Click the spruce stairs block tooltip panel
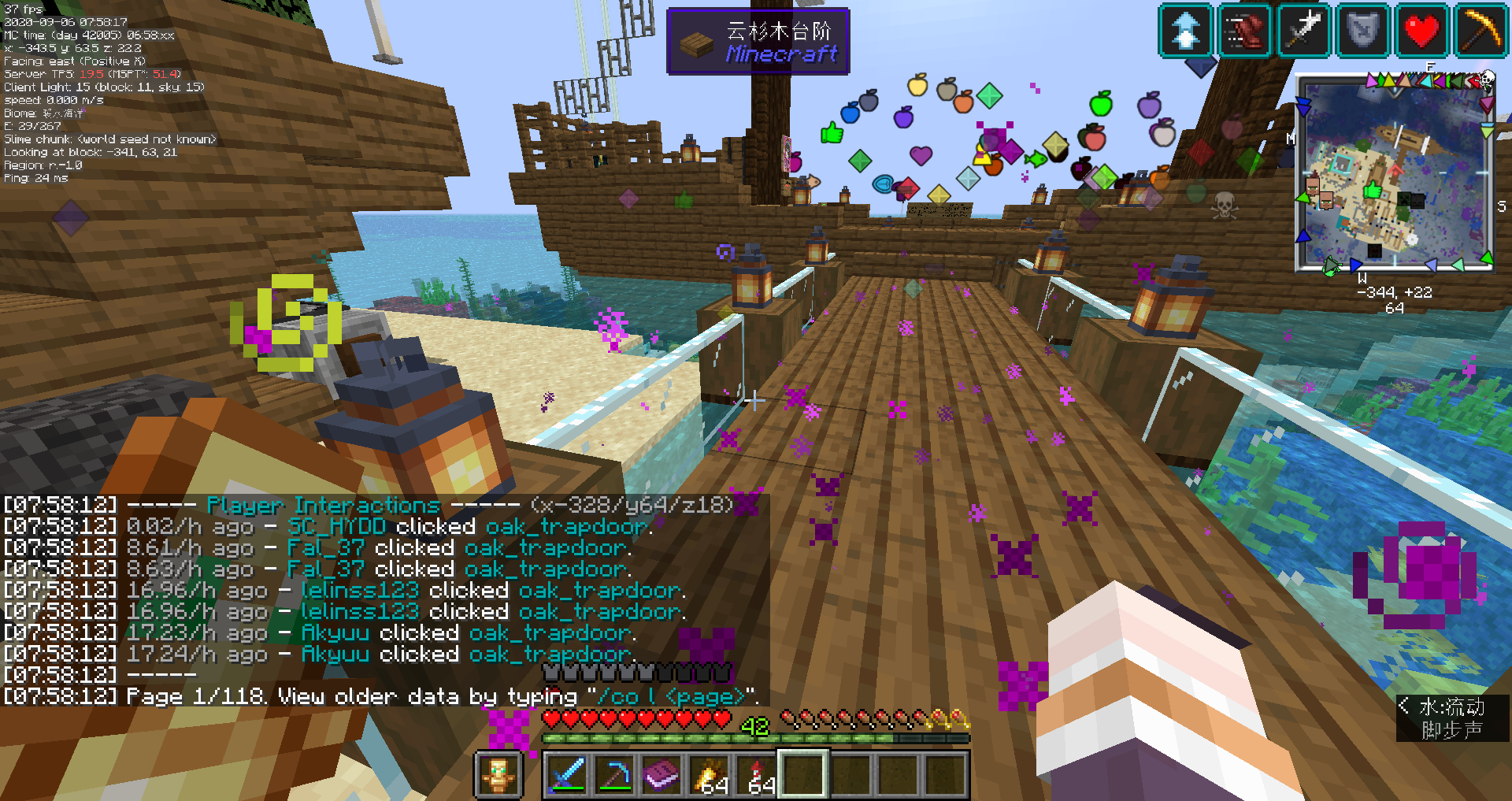1512x801 pixels. tap(758, 42)
